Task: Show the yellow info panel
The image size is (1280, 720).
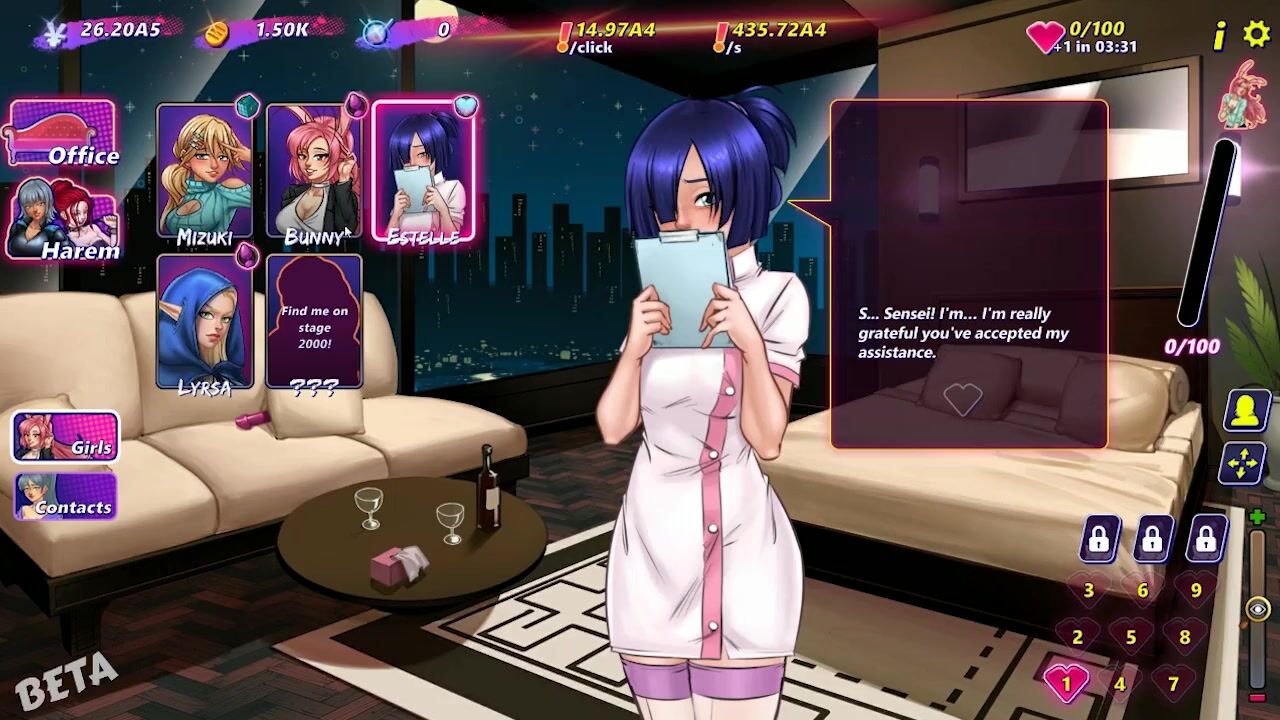Action: pos(1219,37)
